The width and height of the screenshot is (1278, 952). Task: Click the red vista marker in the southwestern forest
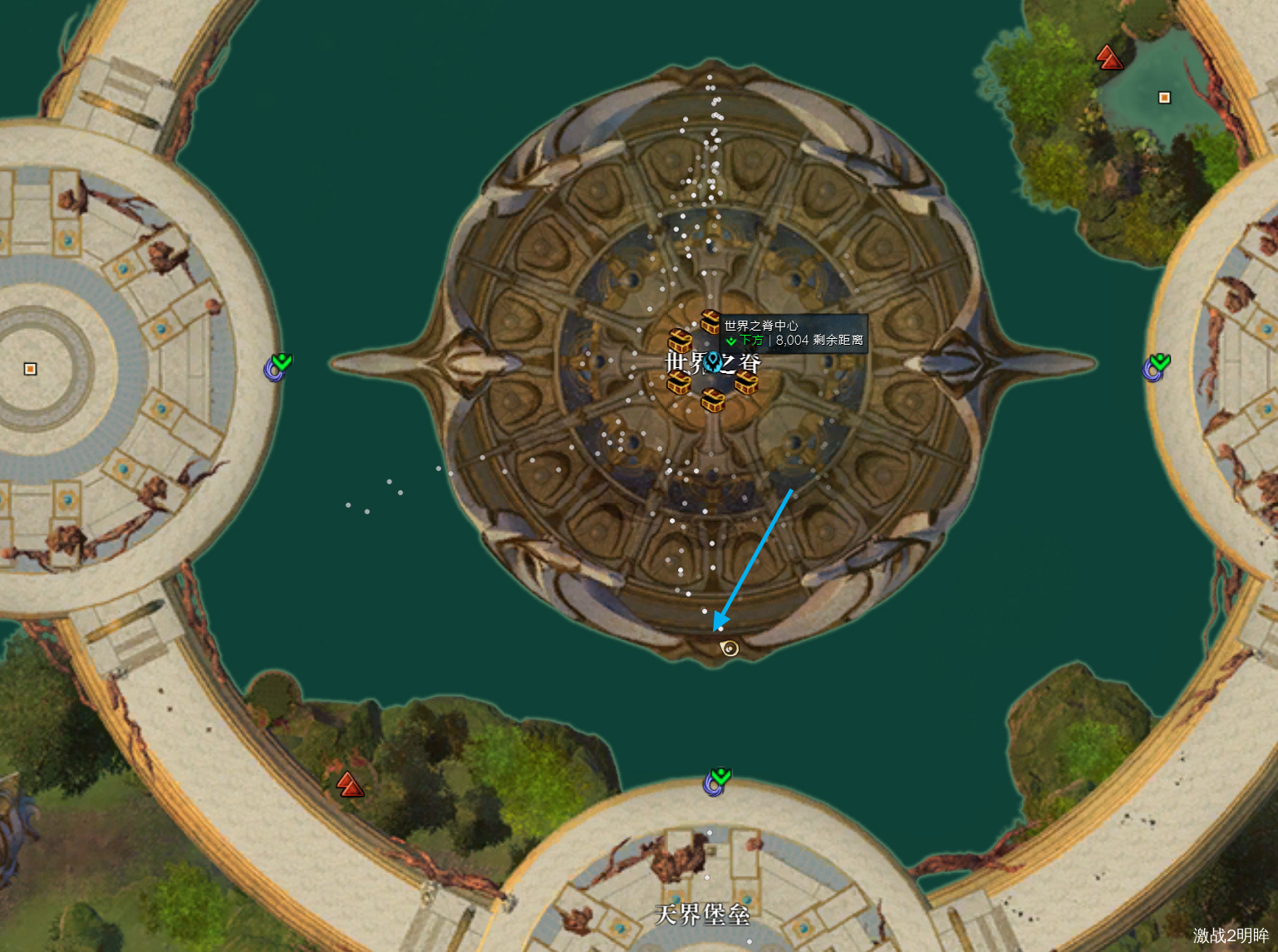350,784
